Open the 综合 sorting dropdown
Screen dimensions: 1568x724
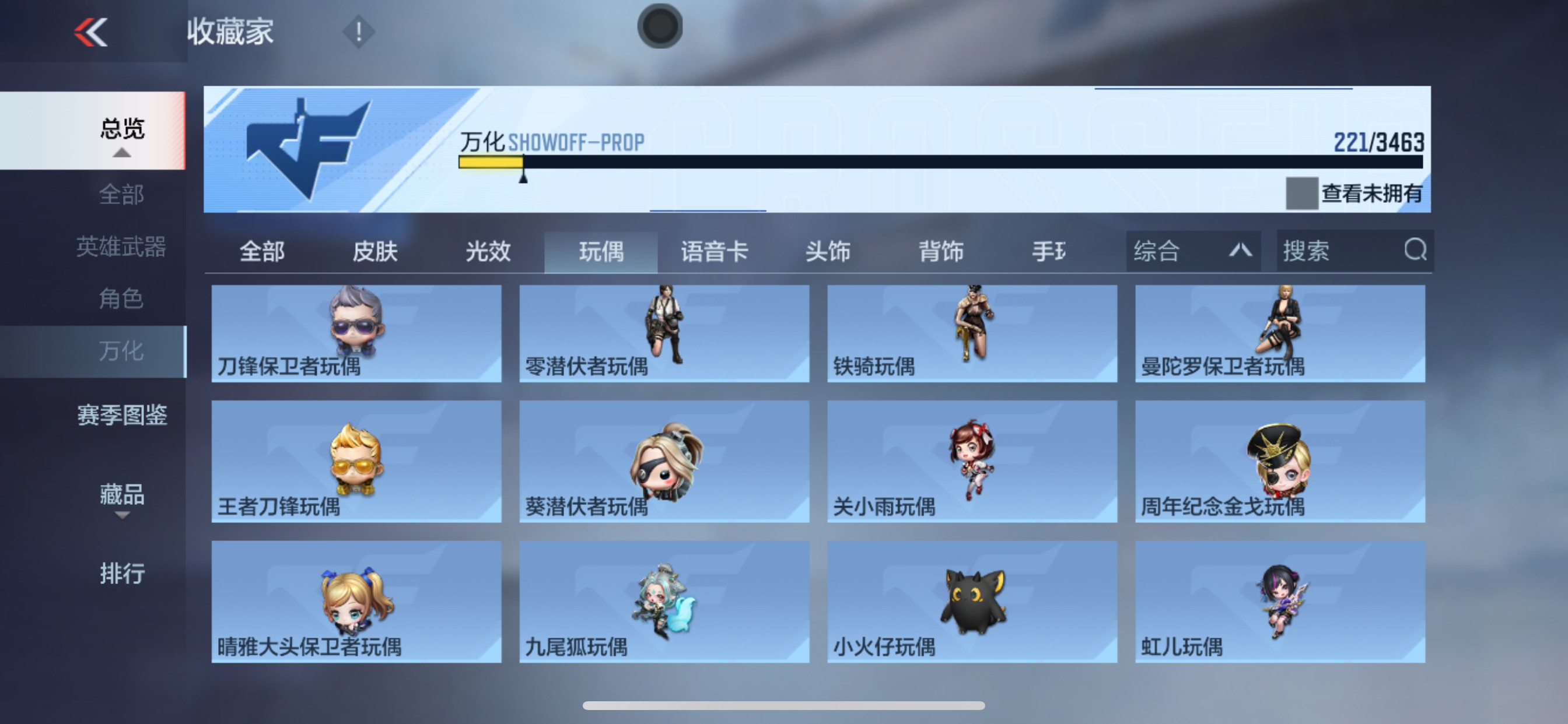(x=1193, y=251)
